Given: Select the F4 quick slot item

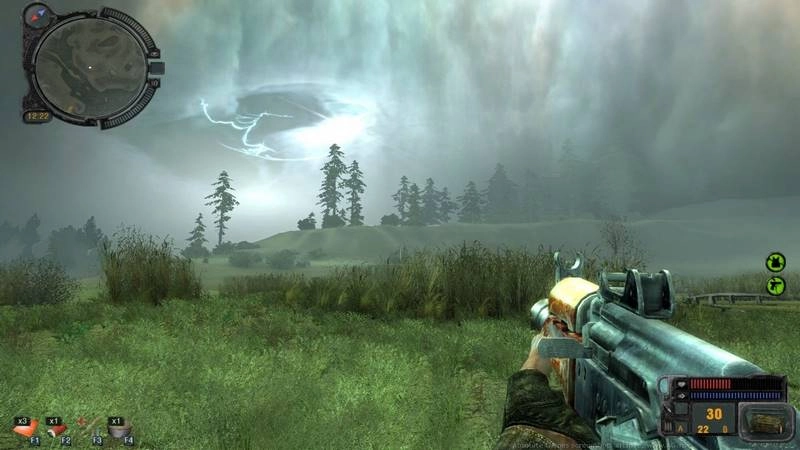Looking at the screenshot, I should [x=119, y=430].
